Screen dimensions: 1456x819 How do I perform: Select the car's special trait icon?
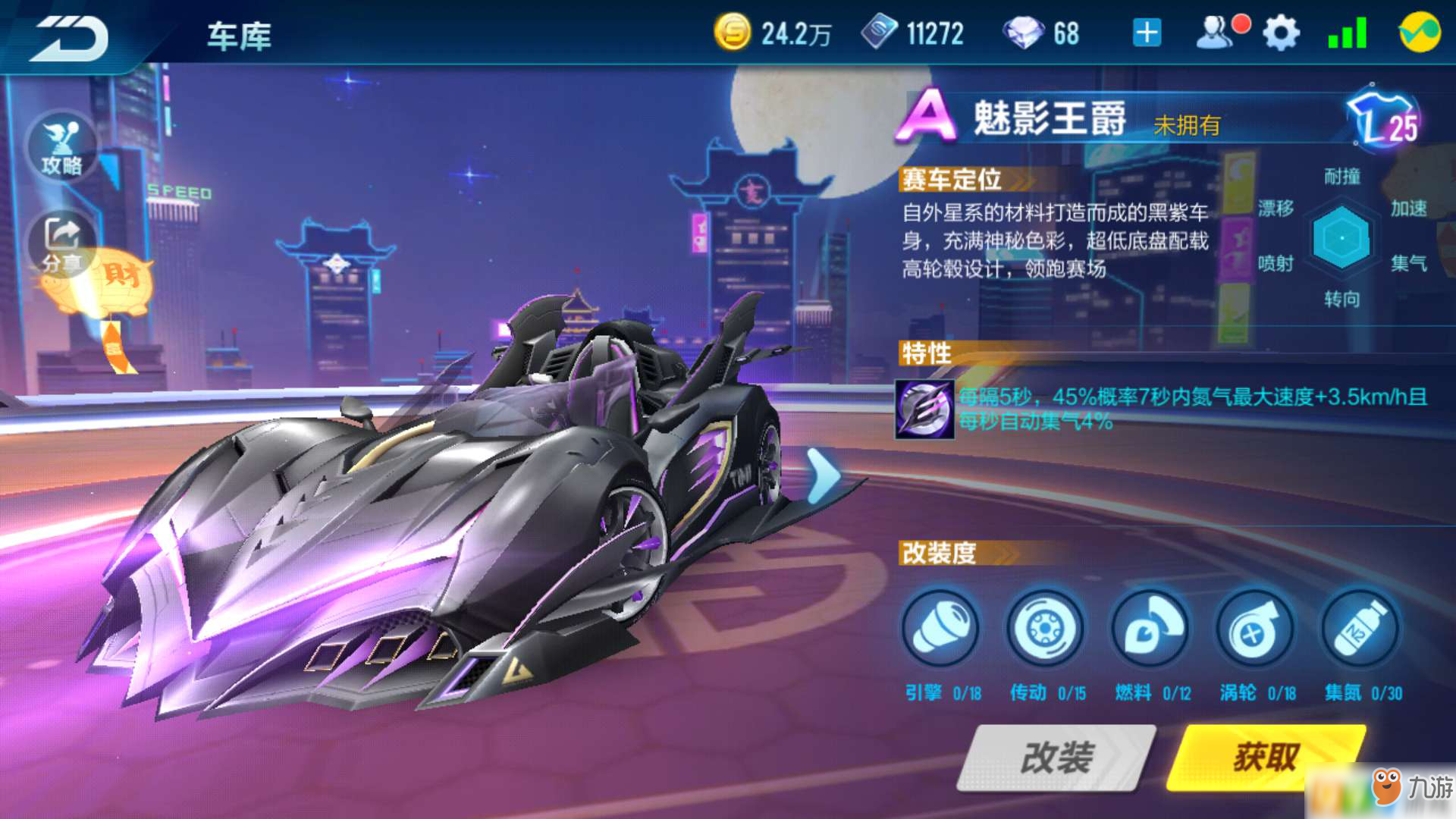point(924,409)
